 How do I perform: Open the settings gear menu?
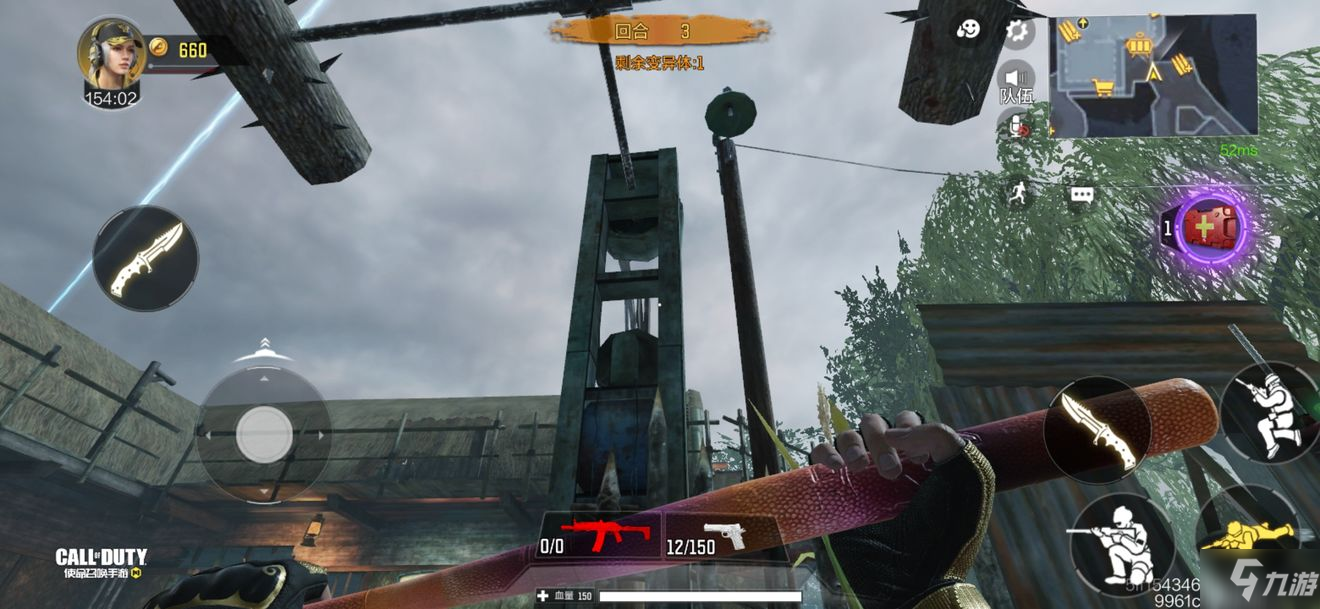point(1017,32)
